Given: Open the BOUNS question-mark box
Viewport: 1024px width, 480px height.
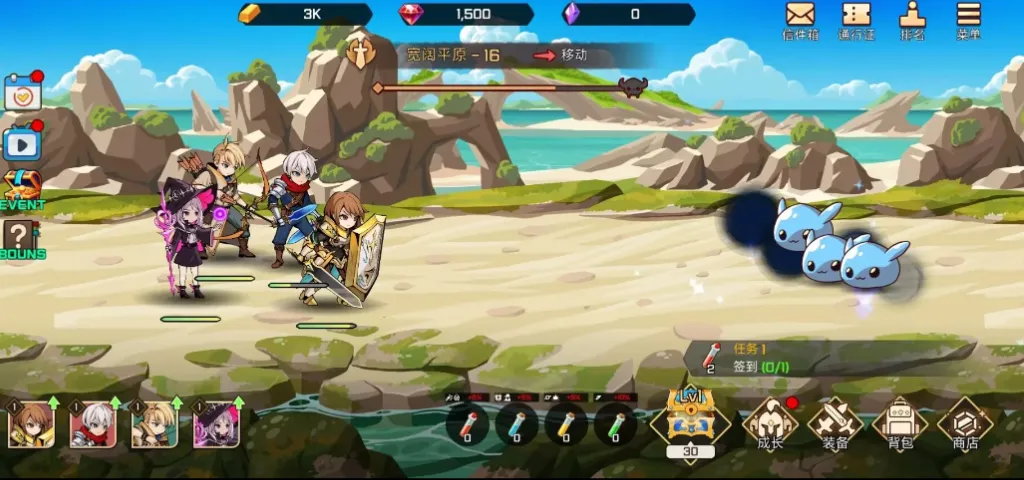Looking at the screenshot, I should (x=22, y=240).
